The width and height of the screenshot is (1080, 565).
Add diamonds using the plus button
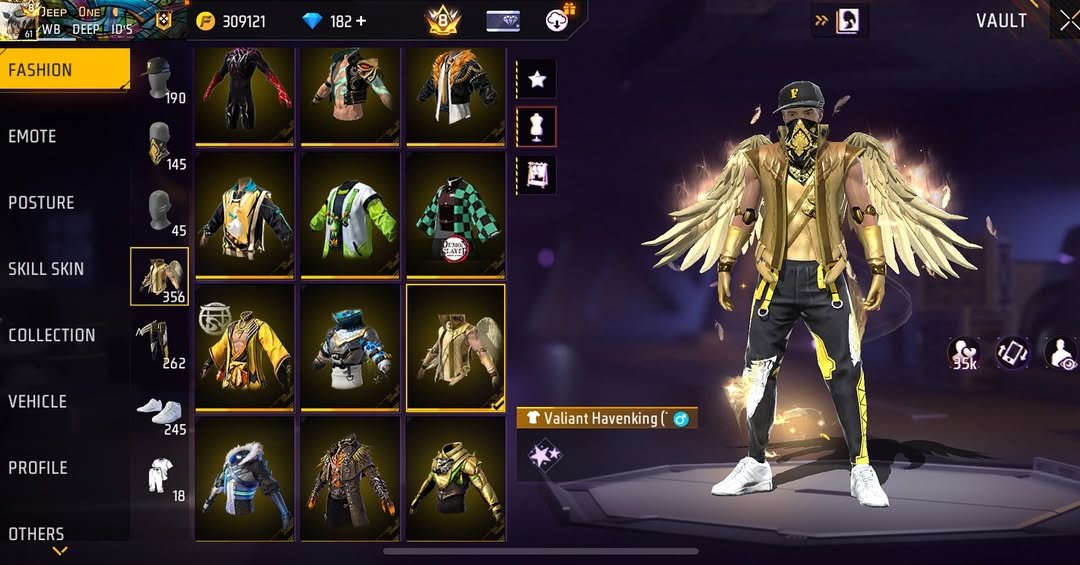pyautogui.click(x=361, y=21)
